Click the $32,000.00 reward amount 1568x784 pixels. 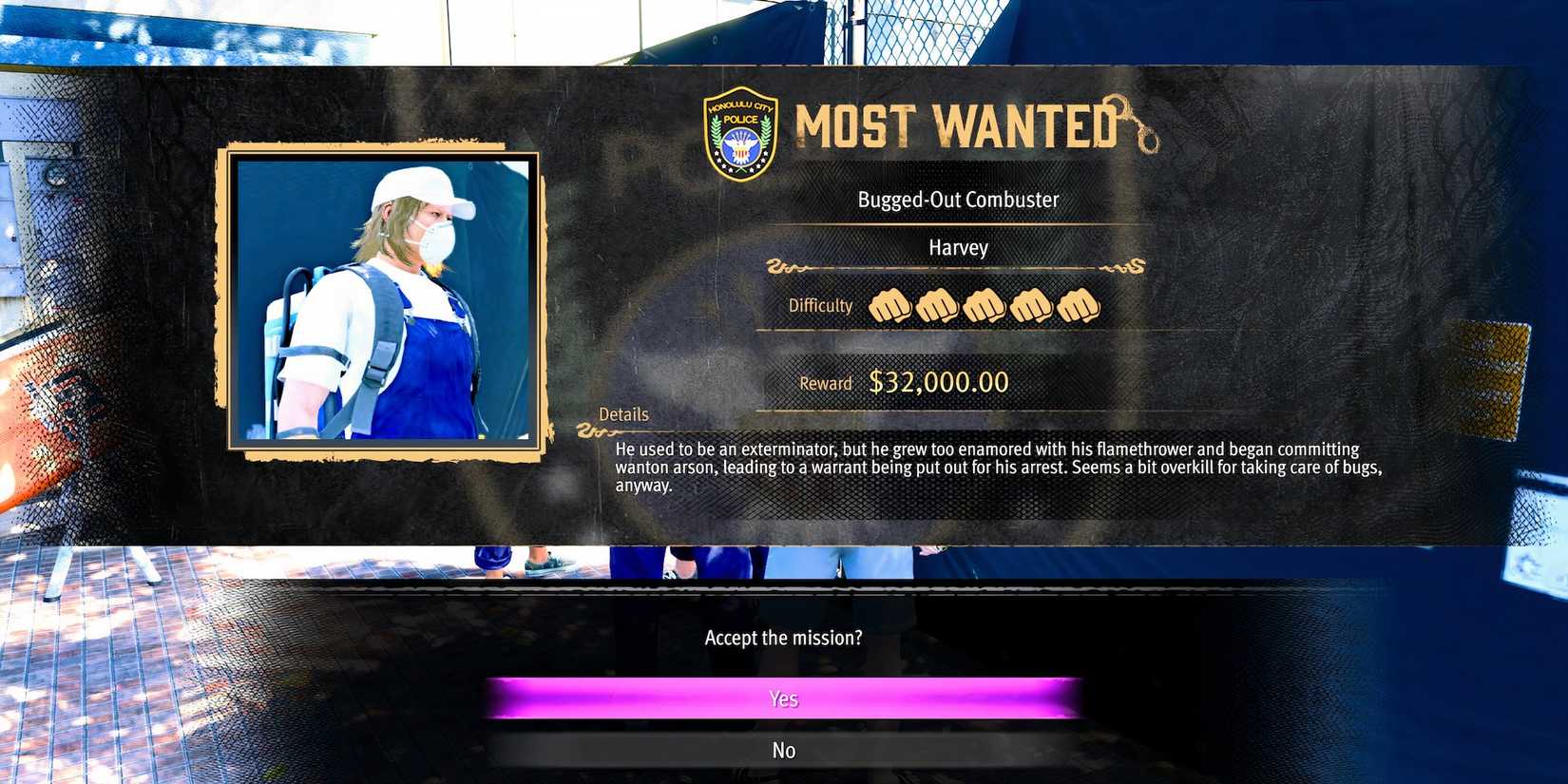(x=941, y=381)
